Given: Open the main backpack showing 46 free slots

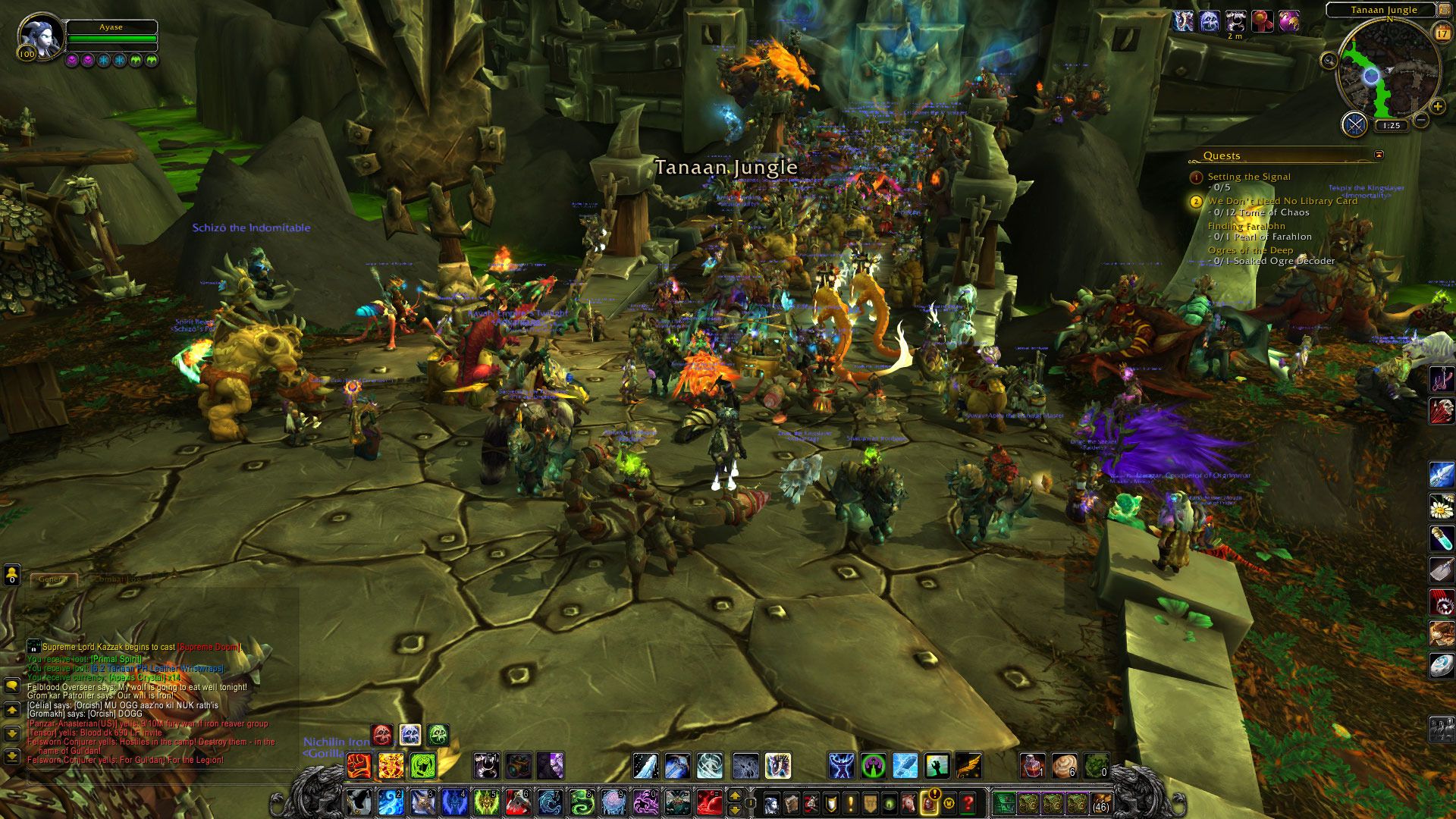Looking at the screenshot, I should (1100, 802).
